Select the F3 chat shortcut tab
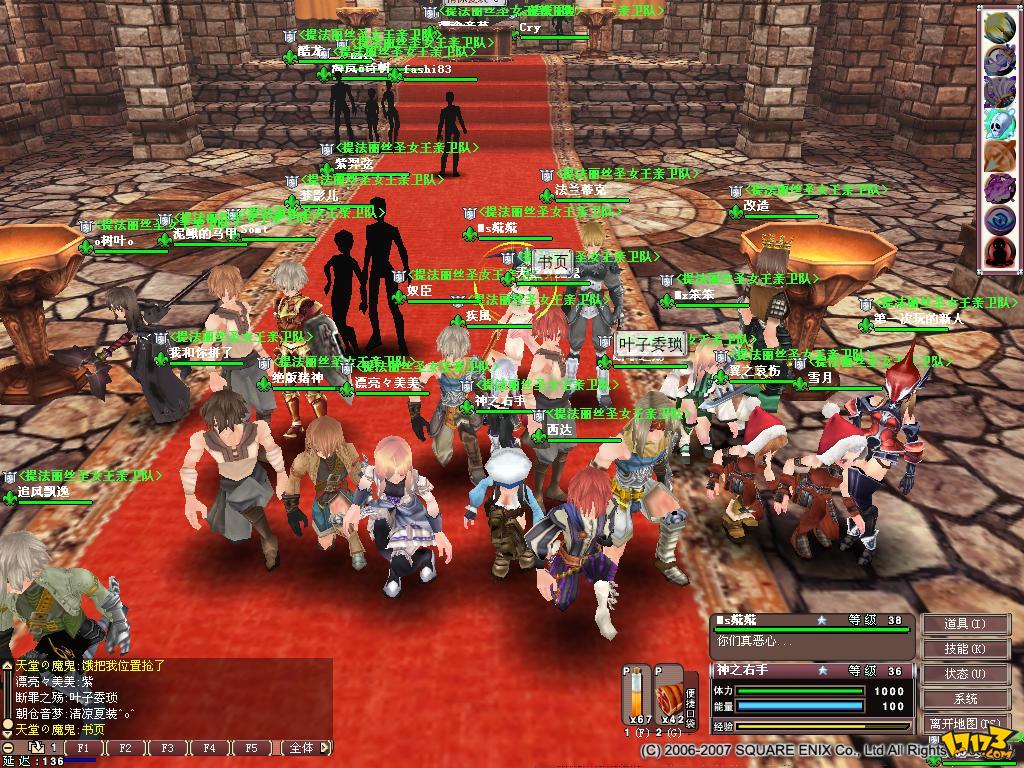1024x768 pixels. (168, 748)
